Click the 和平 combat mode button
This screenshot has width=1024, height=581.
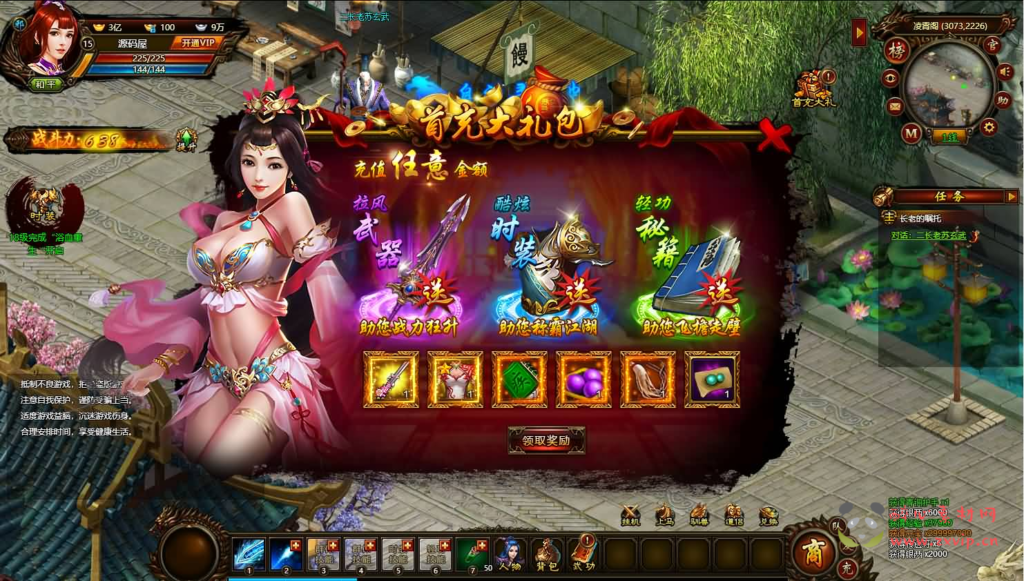46,85
